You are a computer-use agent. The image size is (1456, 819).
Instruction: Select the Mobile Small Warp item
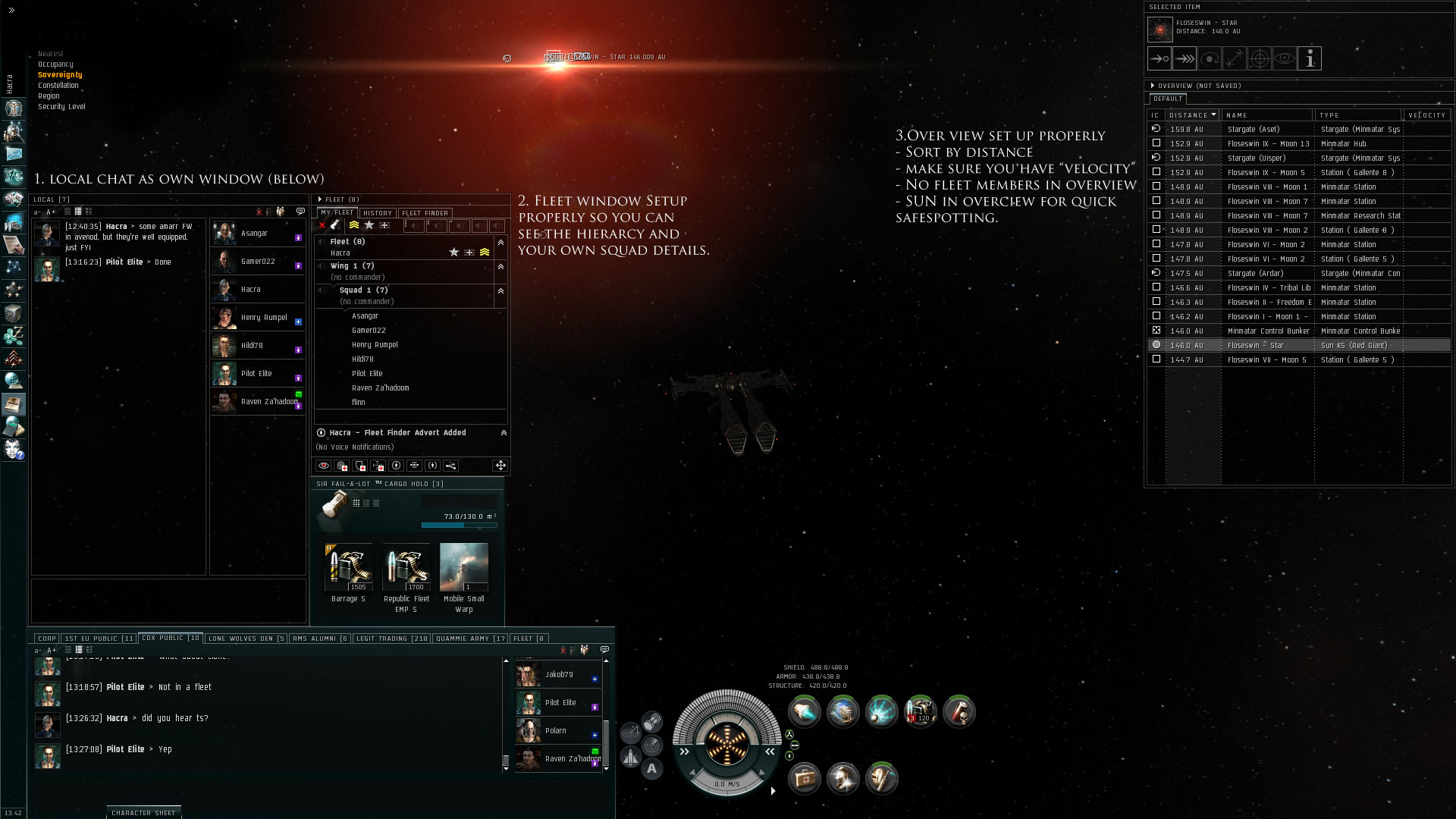click(463, 568)
